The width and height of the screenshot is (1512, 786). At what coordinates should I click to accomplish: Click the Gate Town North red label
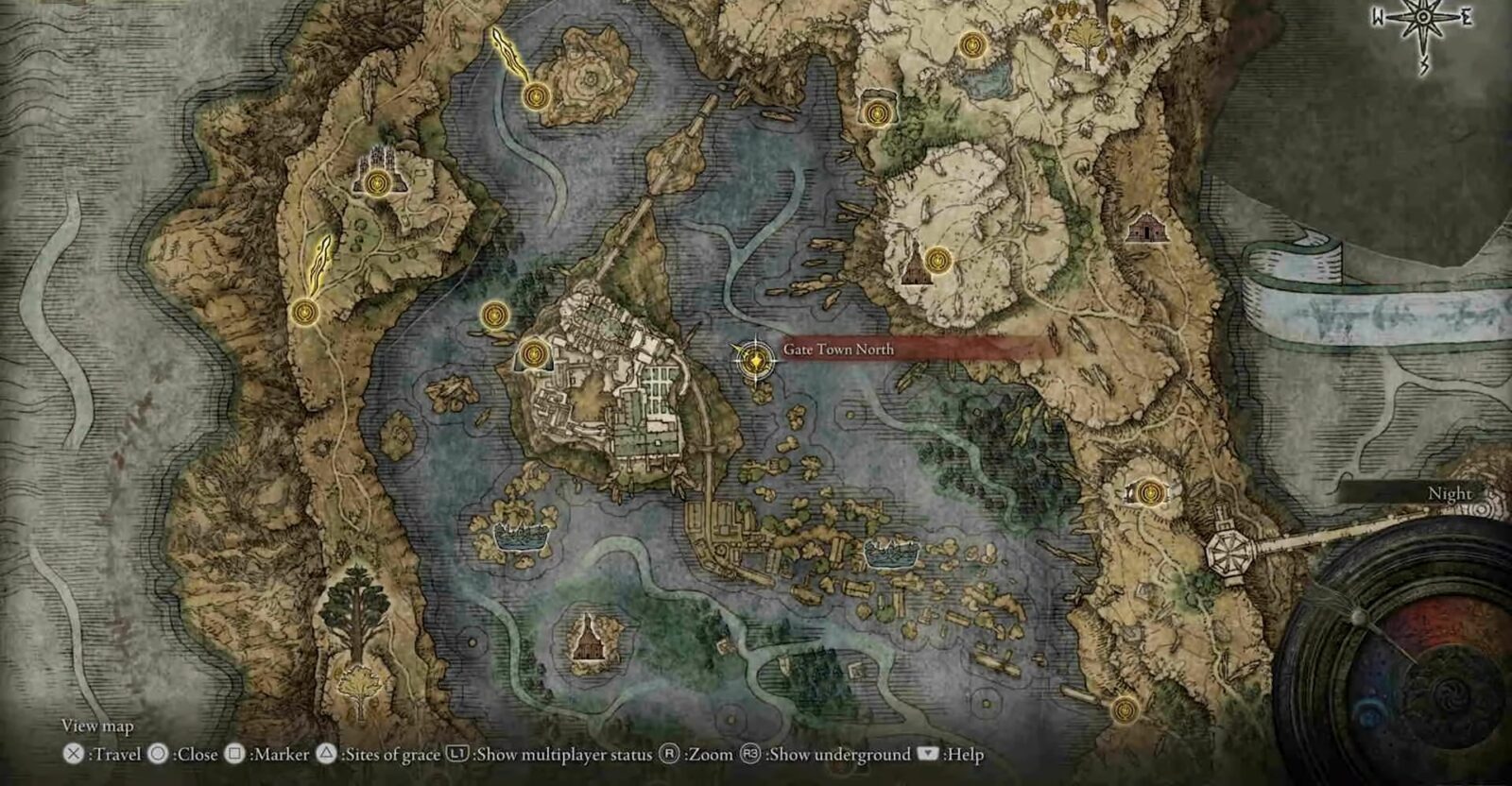pyautogui.click(x=907, y=350)
